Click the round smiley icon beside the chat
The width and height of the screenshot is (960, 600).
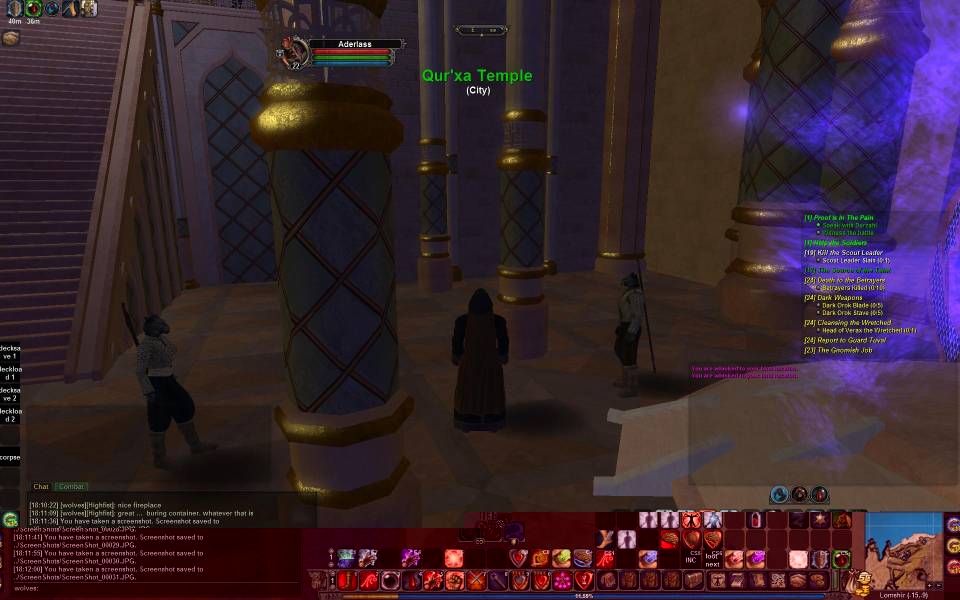[x=10, y=519]
